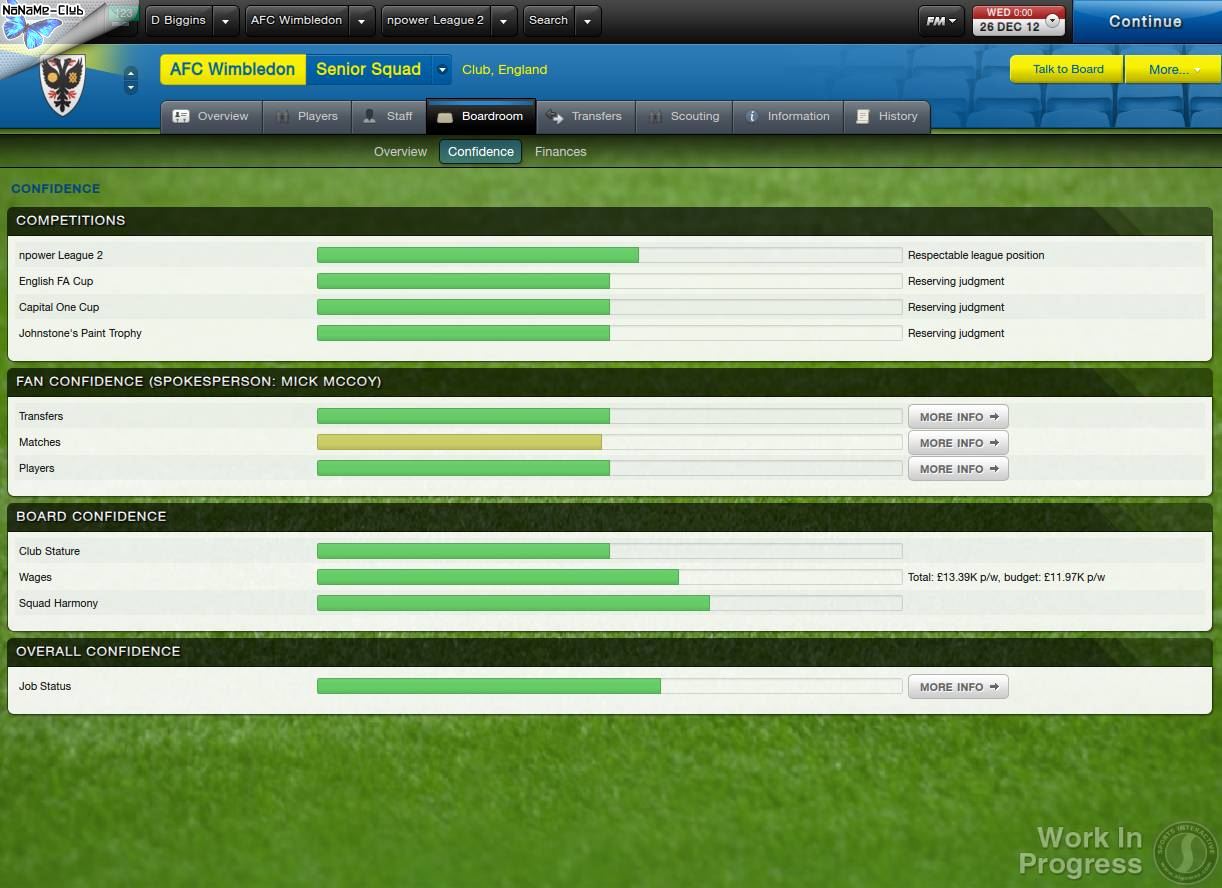This screenshot has height=888, width=1222.
Task: Switch to the Finances sub-tab
Action: [560, 152]
